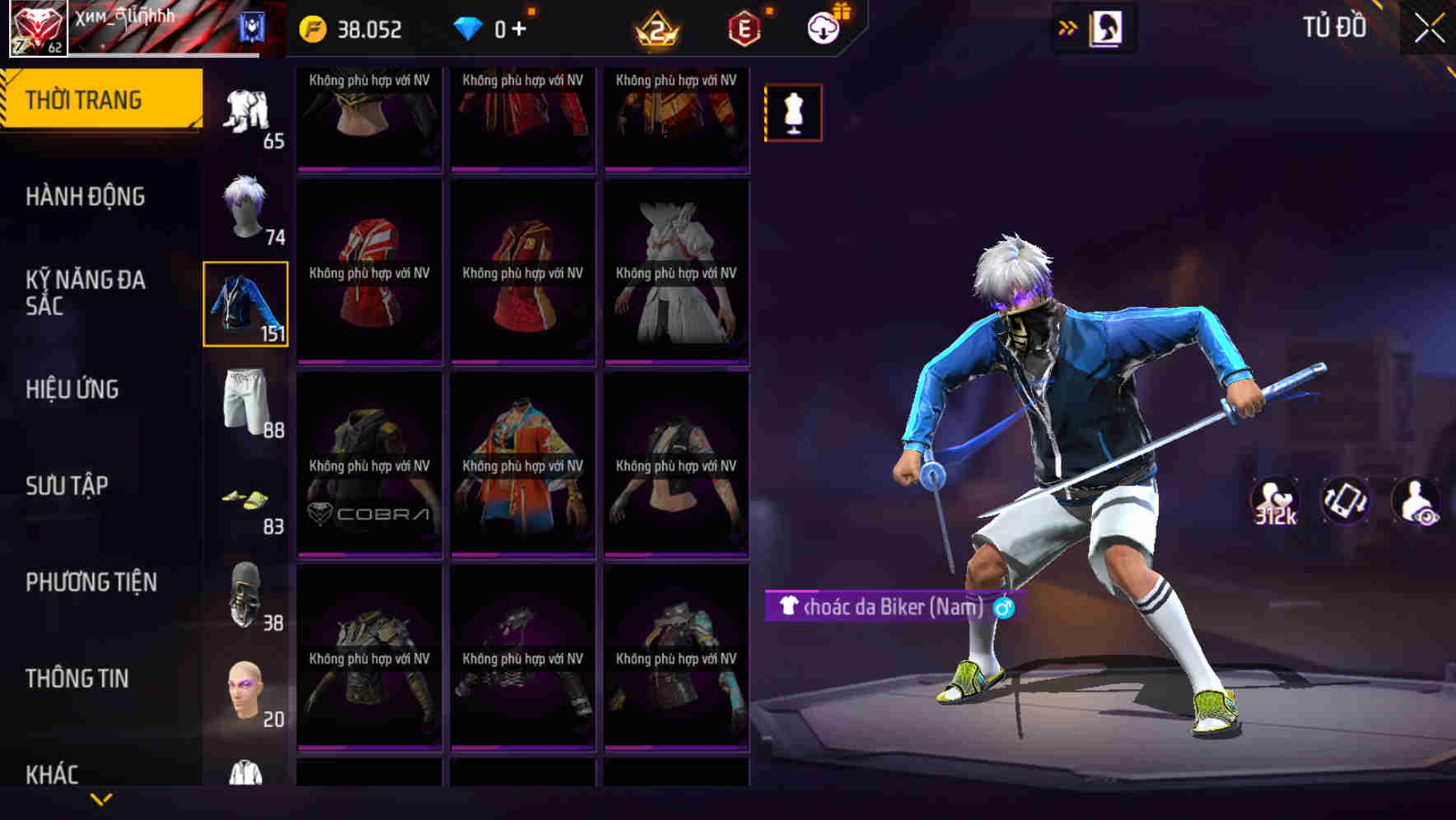Switch to the PHƯƠNG TIỆN tab
Screen dimensions: 1456x820
click(91, 580)
